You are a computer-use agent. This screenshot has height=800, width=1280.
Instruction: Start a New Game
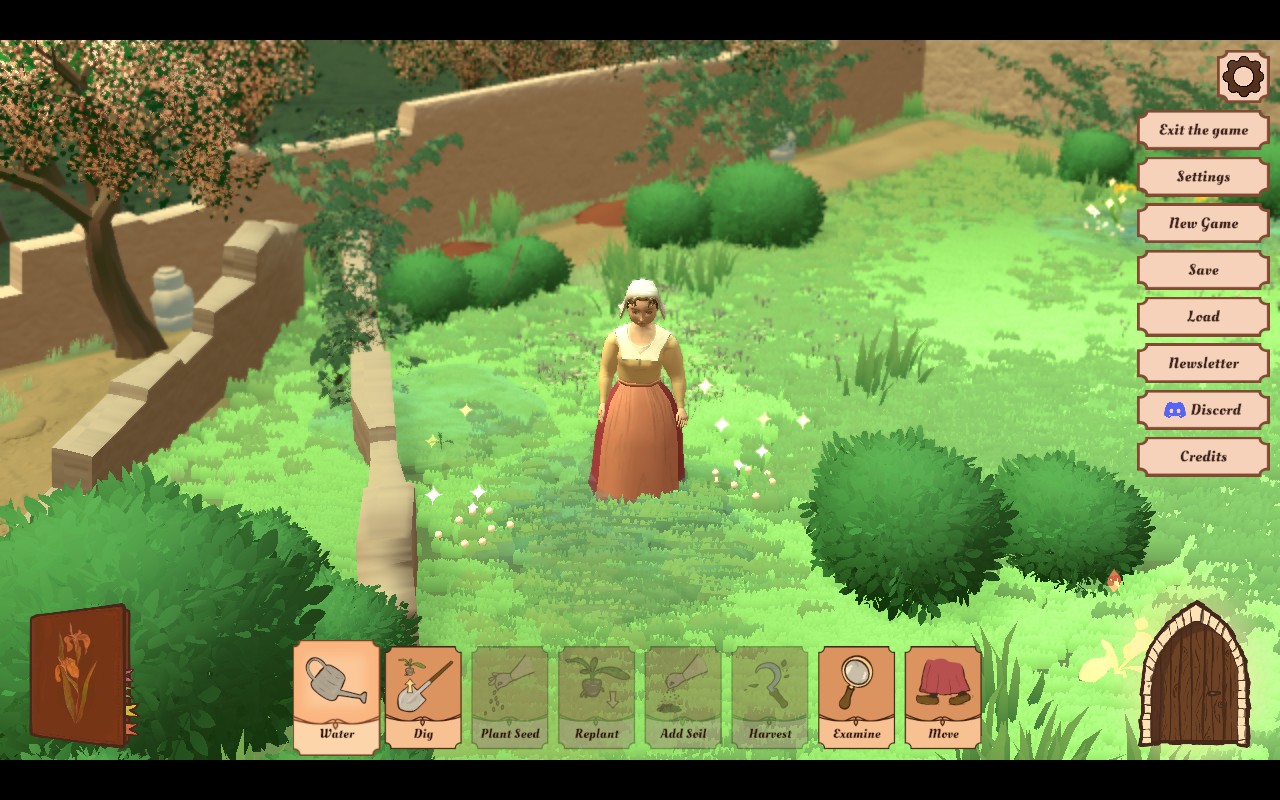click(x=1203, y=223)
